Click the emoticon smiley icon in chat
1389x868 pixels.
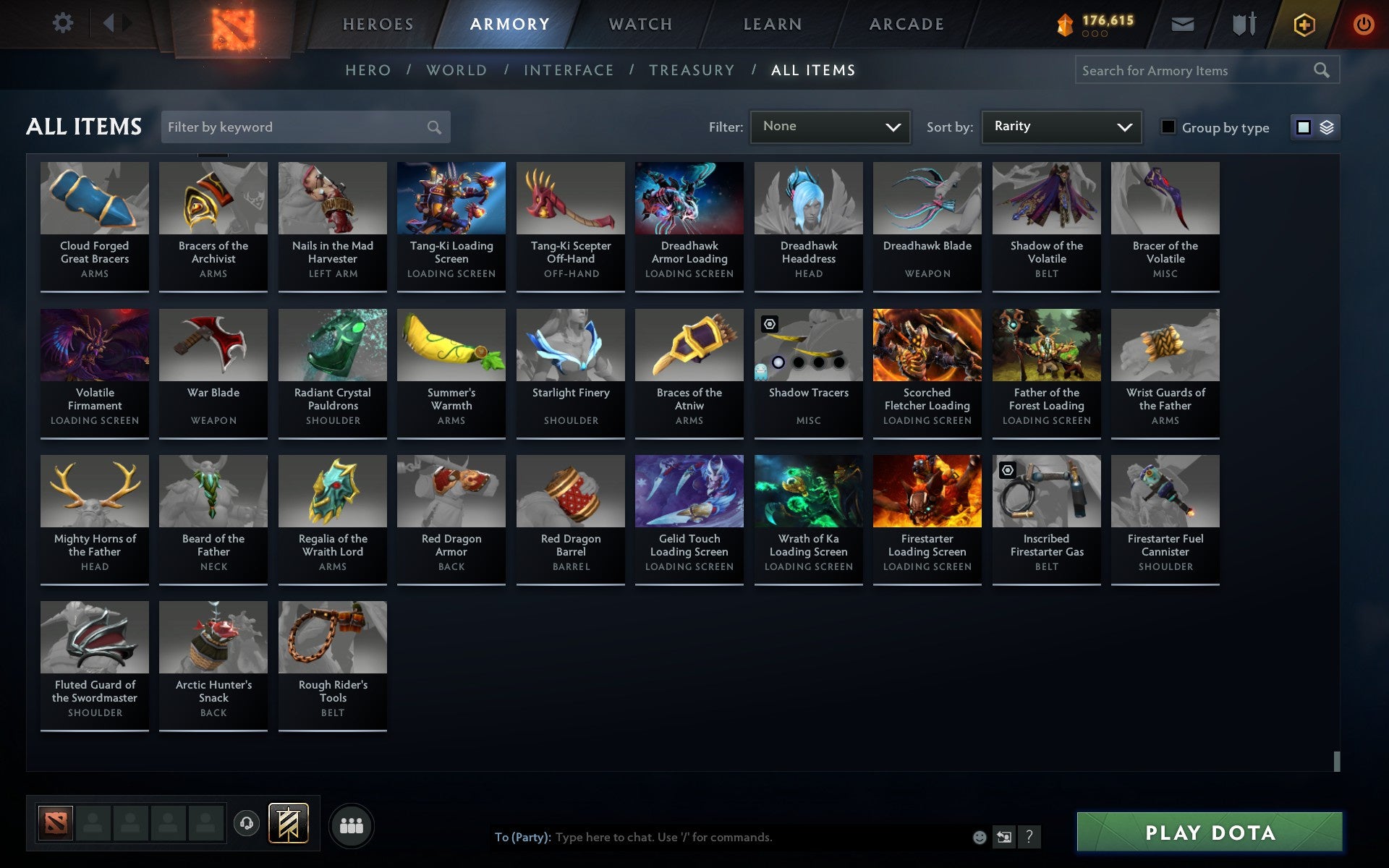pyautogui.click(x=980, y=838)
